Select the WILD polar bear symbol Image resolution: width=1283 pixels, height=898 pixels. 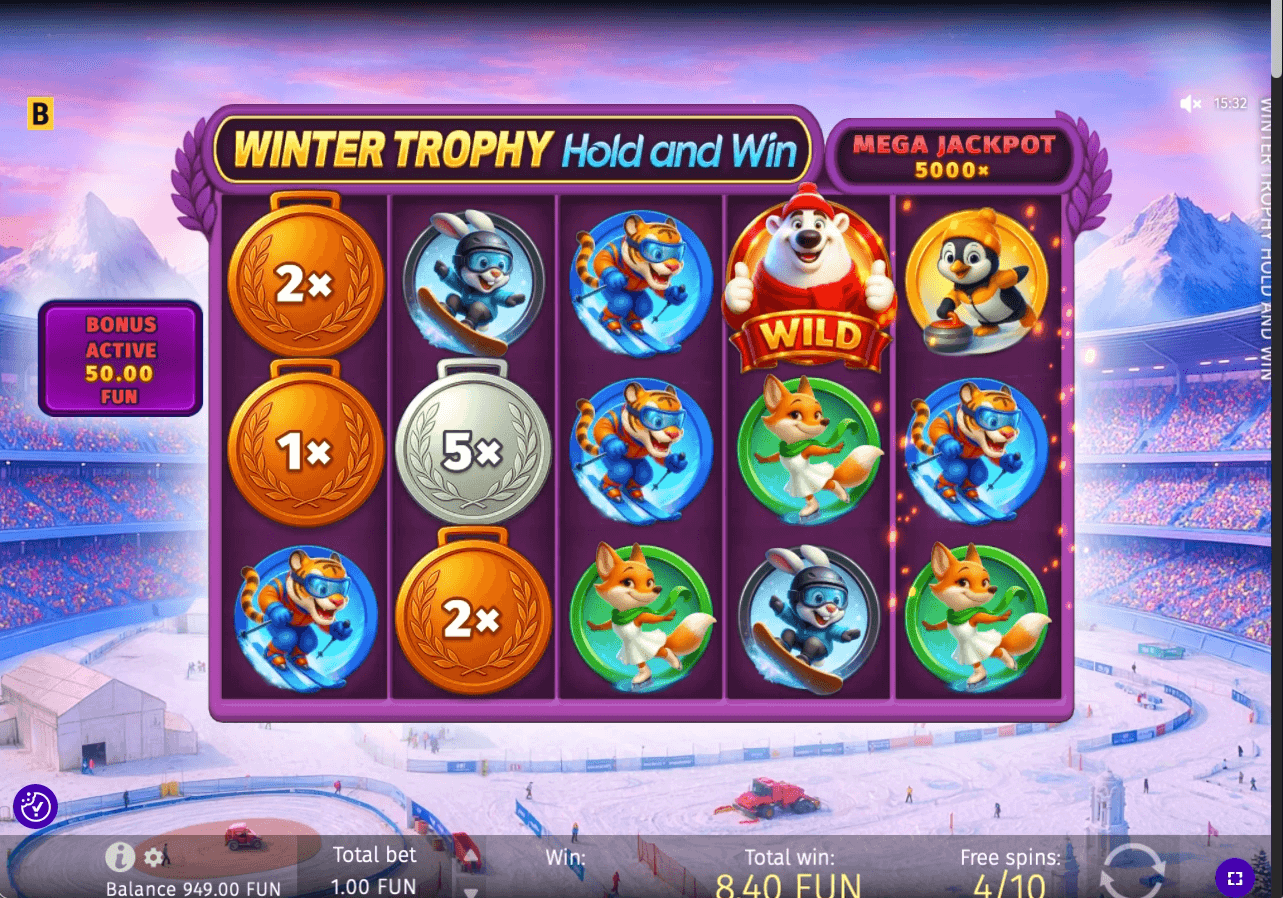pos(808,280)
